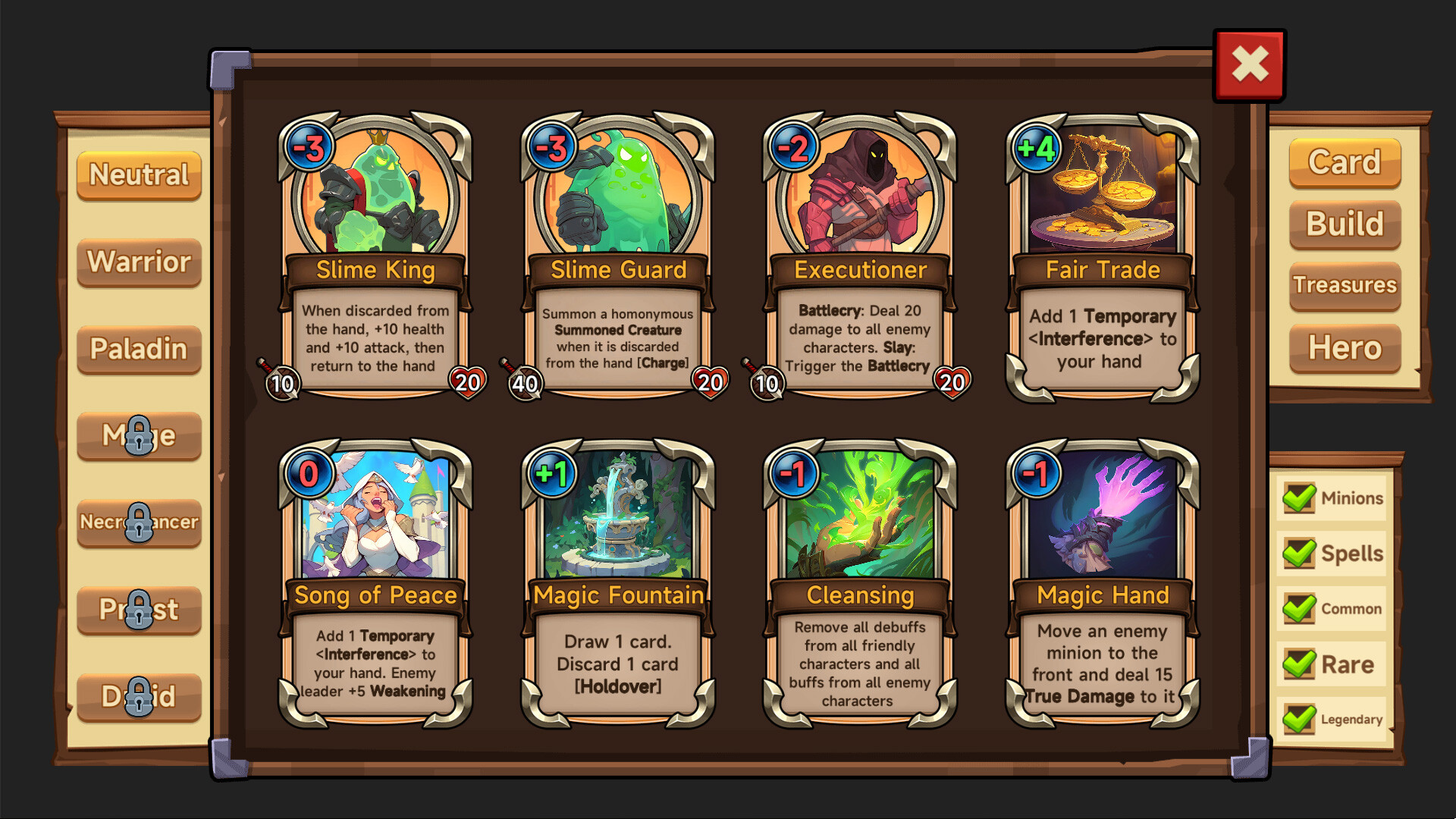The height and width of the screenshot is (819, 1456).
Task: Toggle the Common rarity filter
Action: (x=1299, y=607)
